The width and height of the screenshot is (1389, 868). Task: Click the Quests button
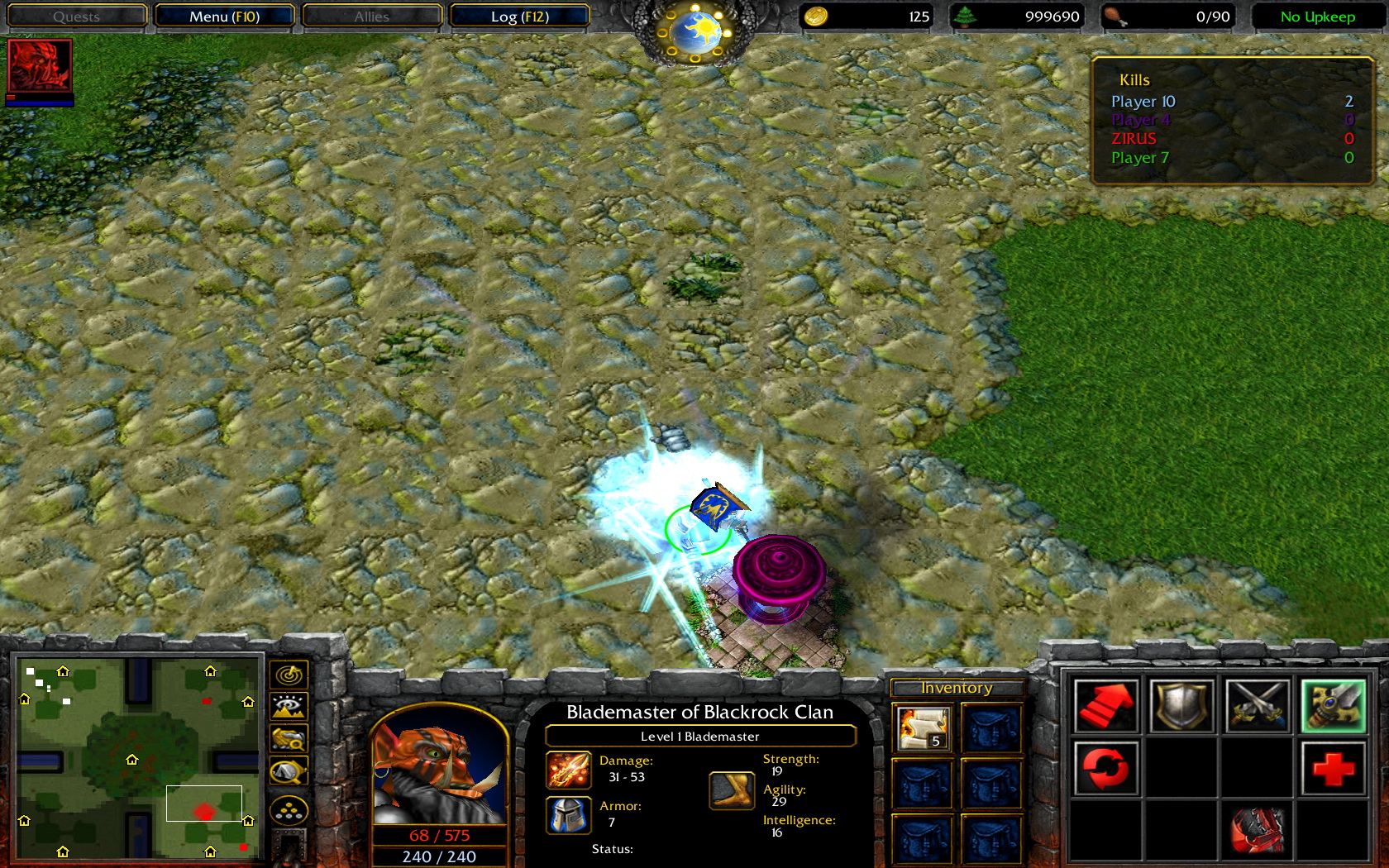[76, 16]
